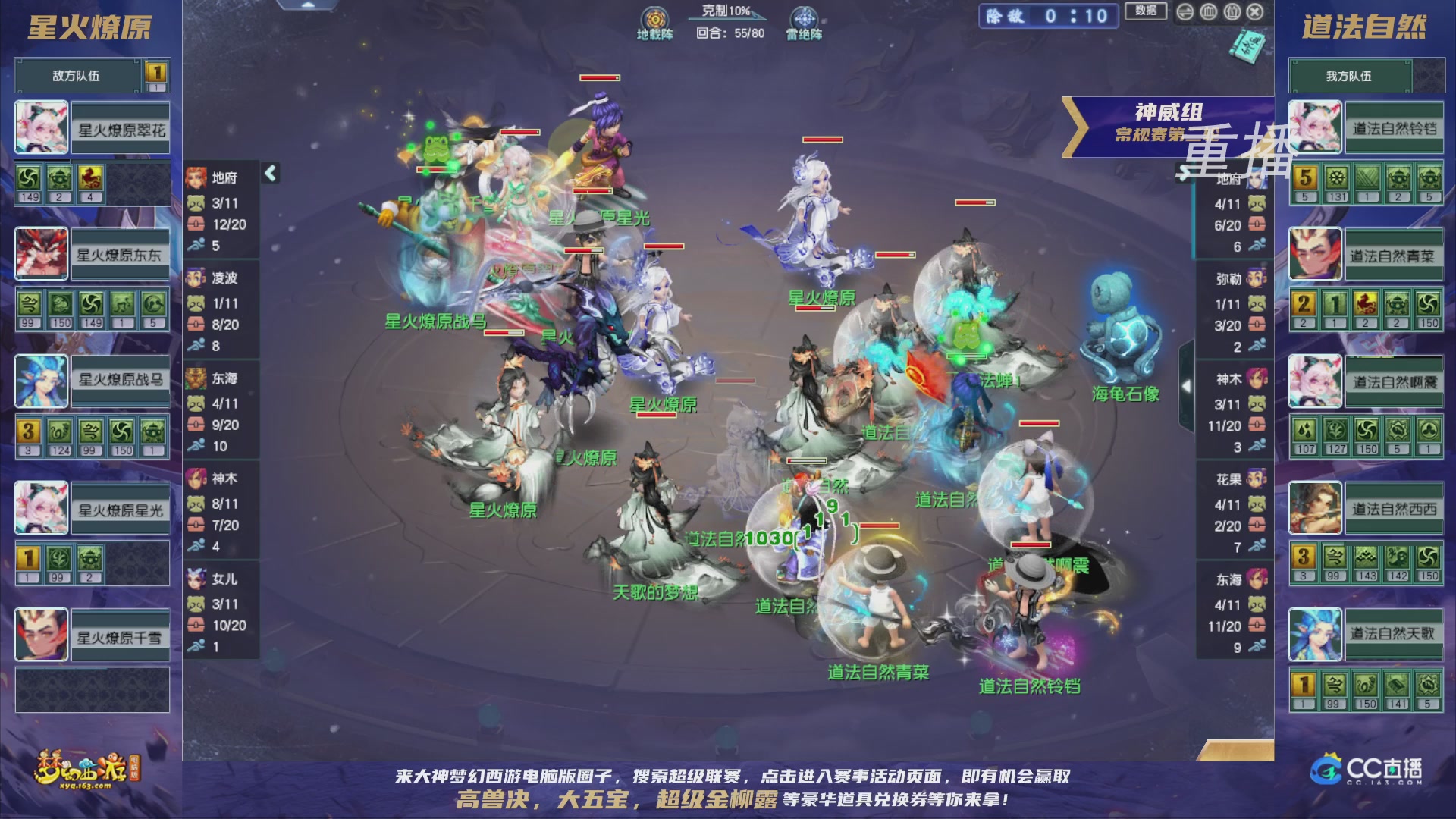The image size is (1456, 819).
Task: Collapse the left player stats panel chevron
Action: [269, 172]
